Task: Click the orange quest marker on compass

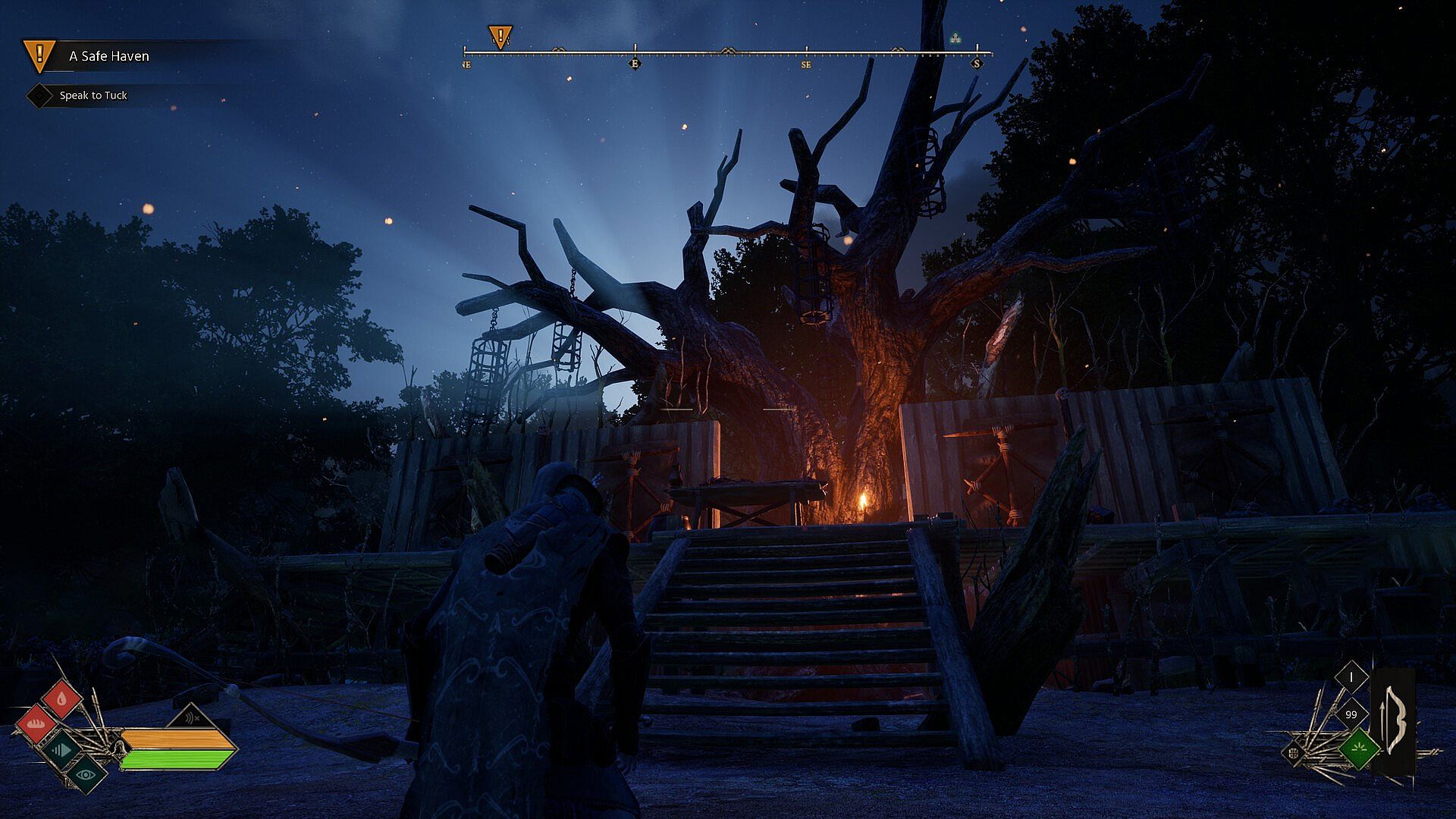Action: pyautogui.click(x=500, y=36)
